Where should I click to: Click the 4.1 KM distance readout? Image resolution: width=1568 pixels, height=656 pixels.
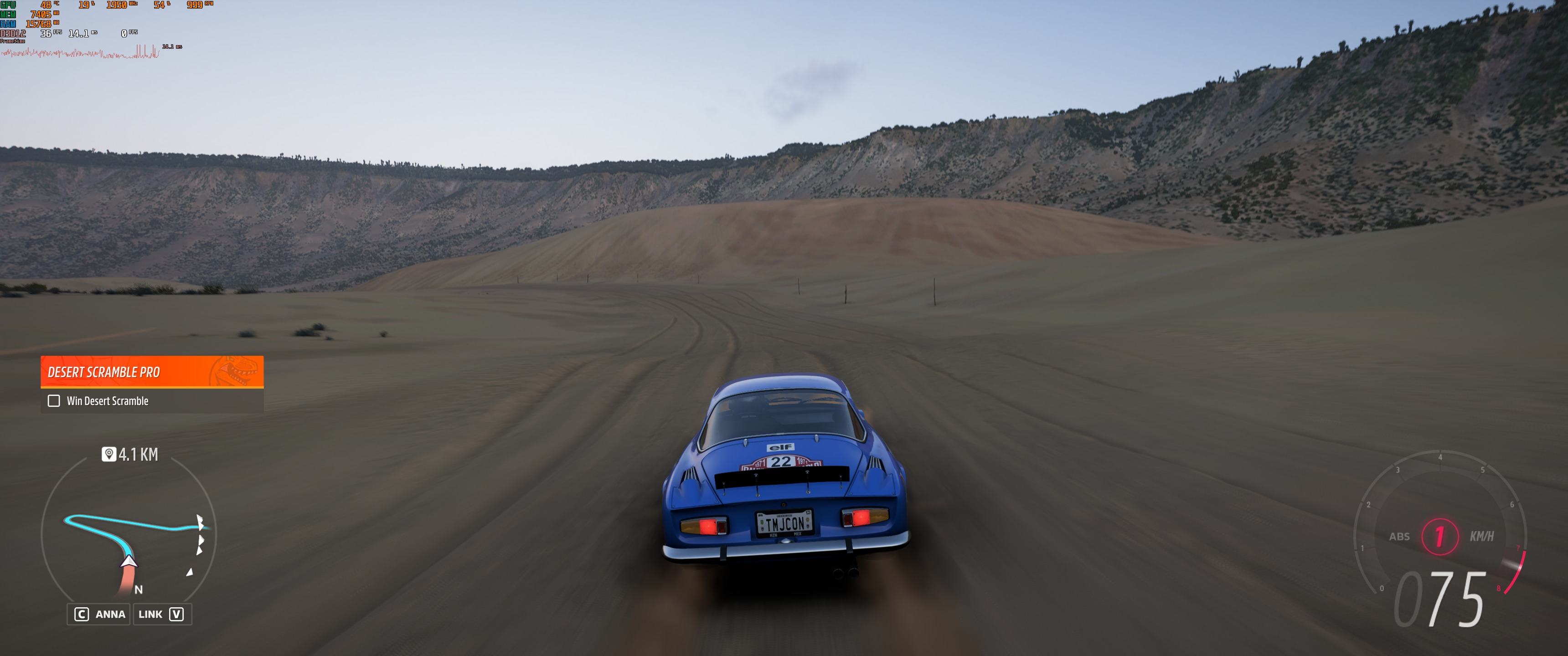(138, 454)
